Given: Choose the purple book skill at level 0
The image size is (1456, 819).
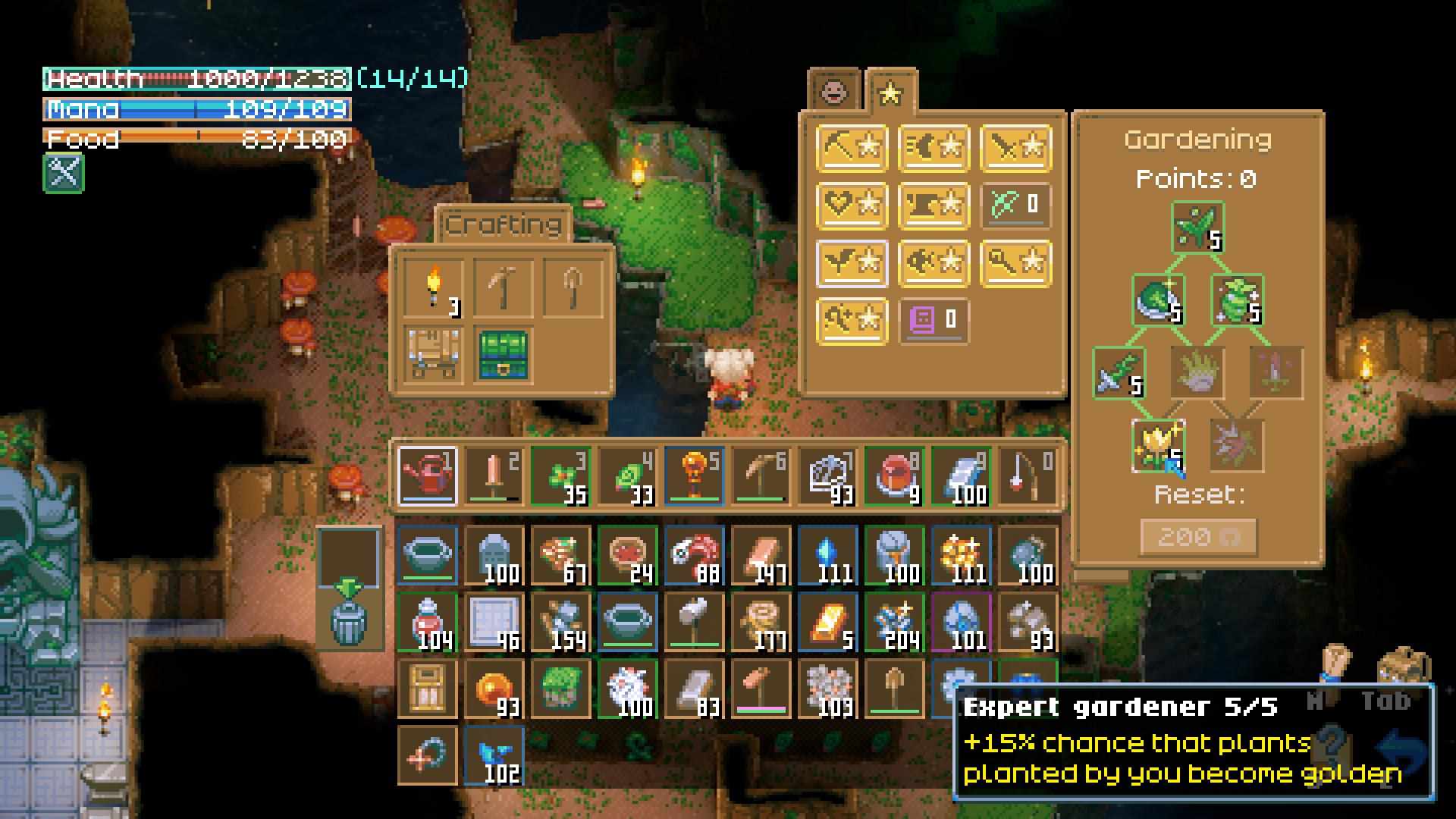Looking at the screenshot, I should tap(934, 321).
